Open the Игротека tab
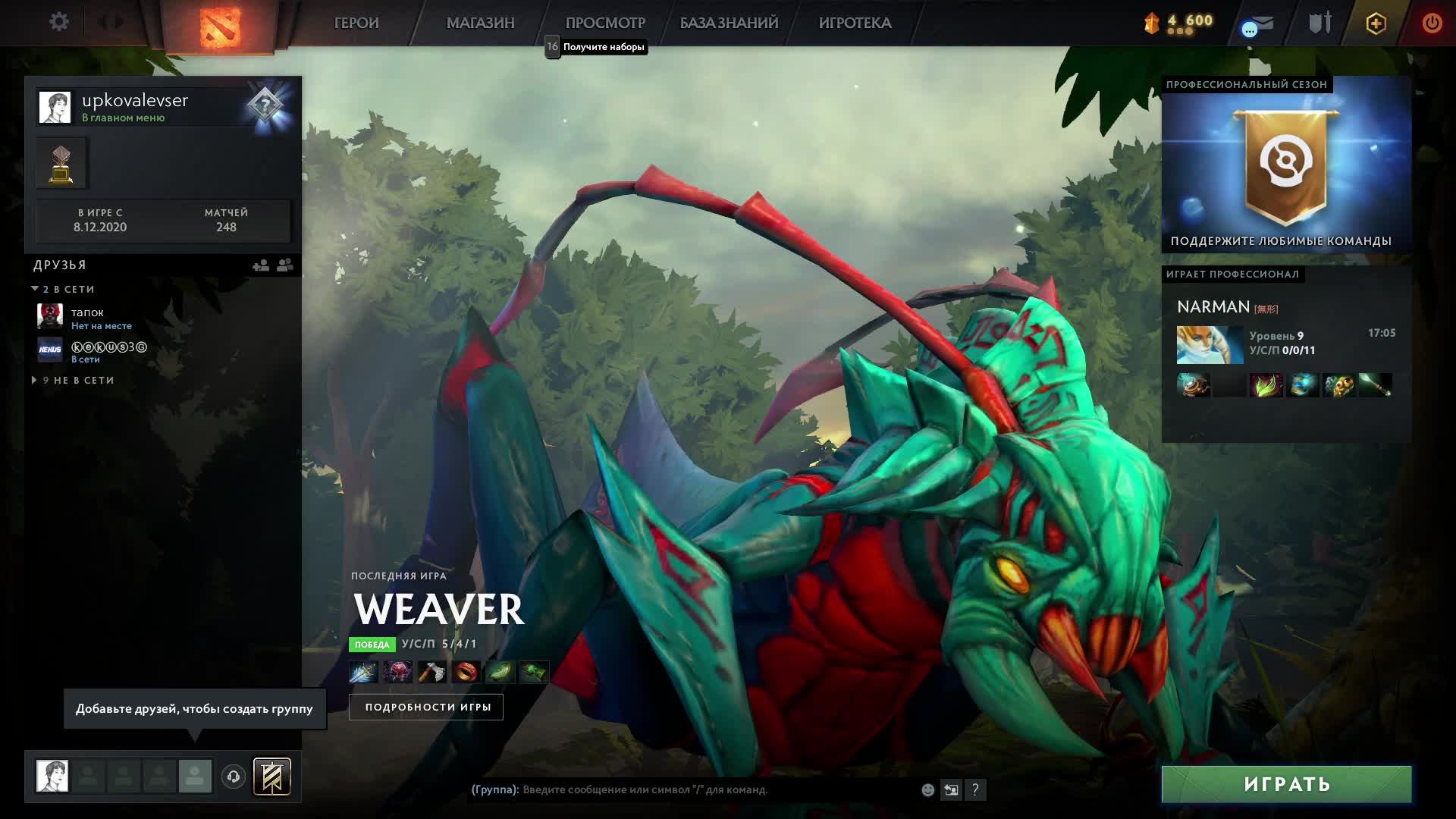The height and width of the screenshot is (819, 1456). 855,23
